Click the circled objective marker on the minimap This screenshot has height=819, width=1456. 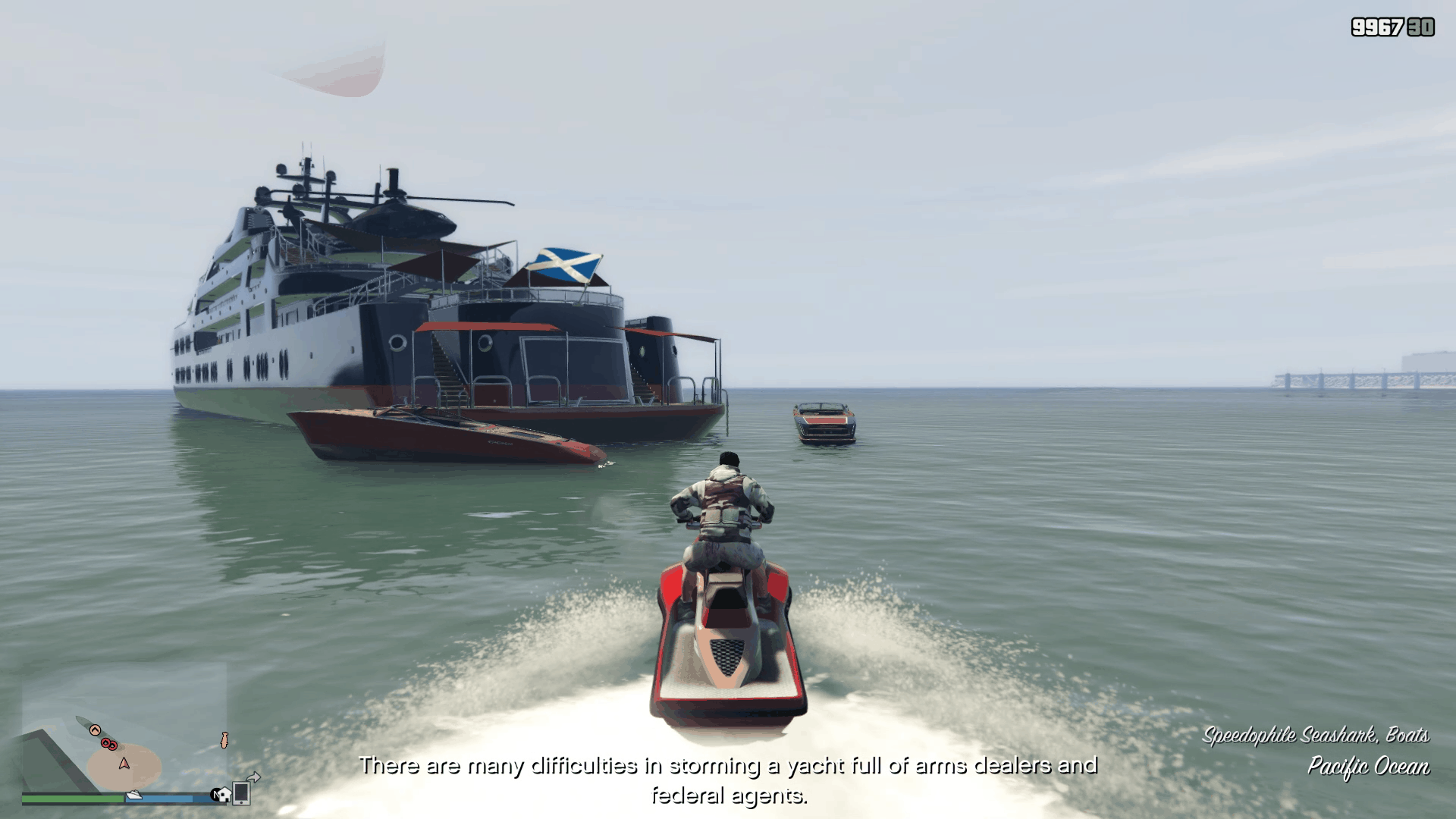pyautogui.click(x=95, y=730)
